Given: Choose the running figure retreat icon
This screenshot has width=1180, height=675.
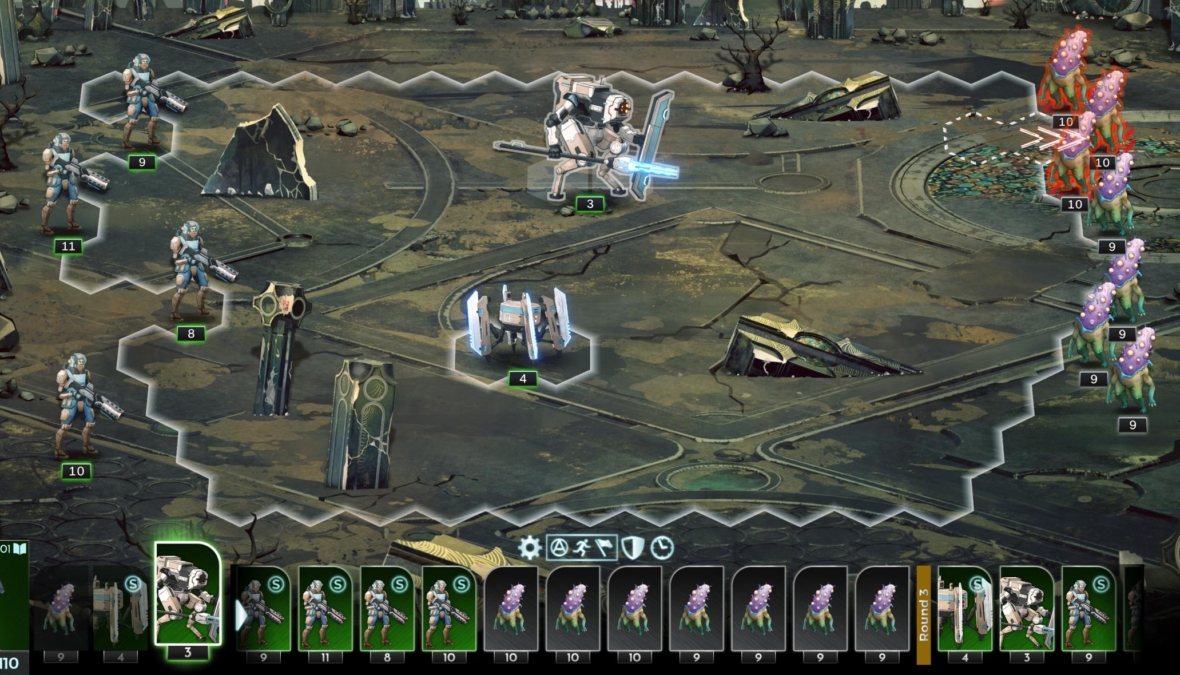Looking at the screenshot, I should click(x=581, y=548).
